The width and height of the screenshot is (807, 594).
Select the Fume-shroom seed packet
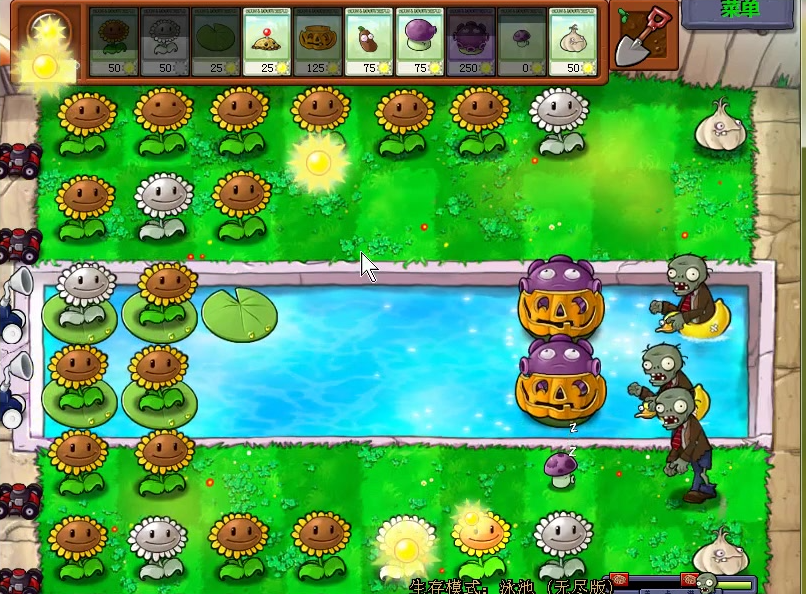(x=420, y=42)
